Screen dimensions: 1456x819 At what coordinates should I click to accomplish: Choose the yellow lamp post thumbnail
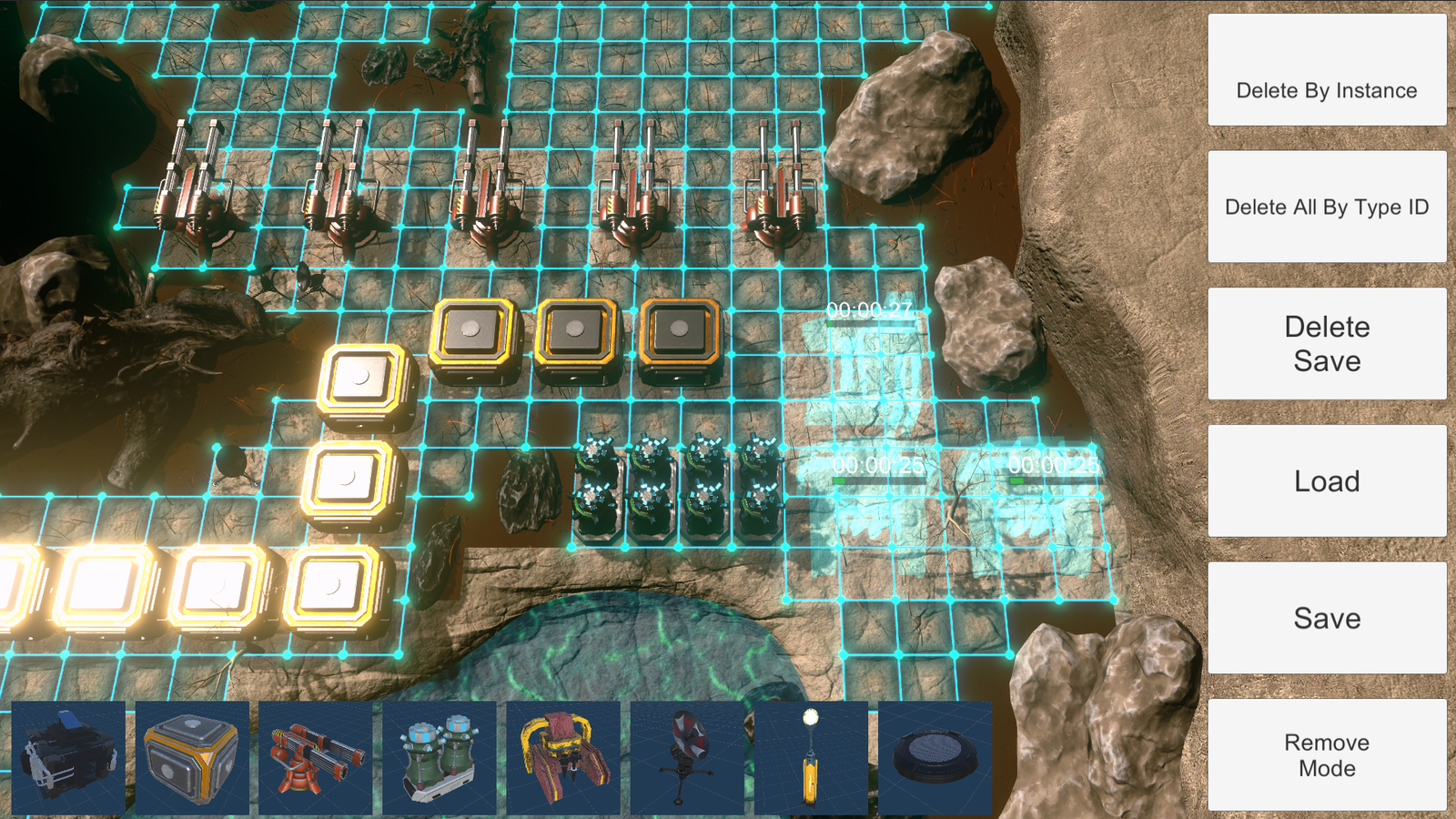click(811, 758)
